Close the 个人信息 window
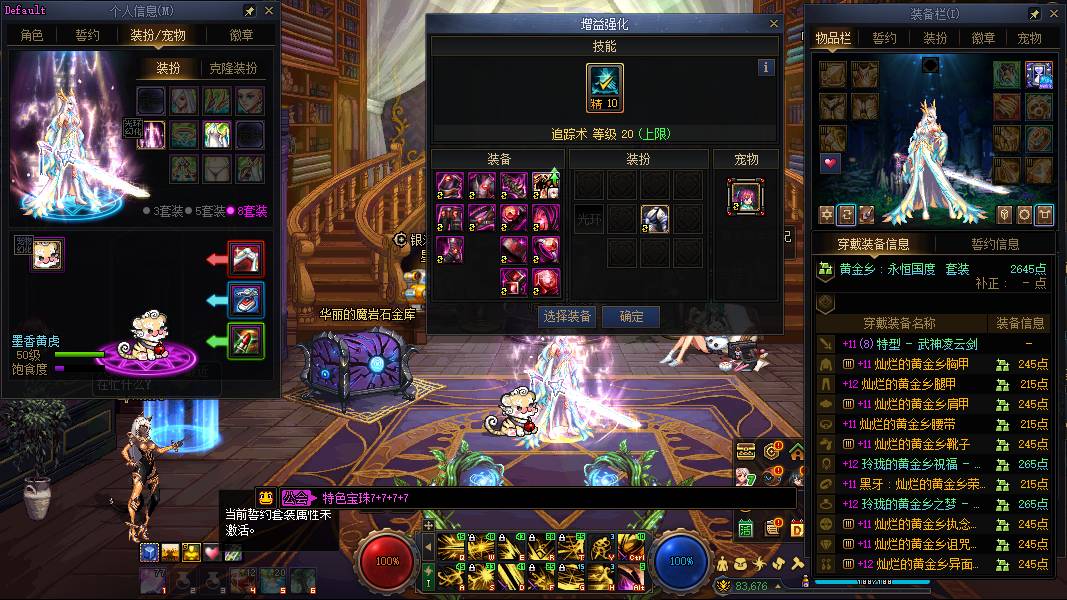The height and width of the screenshot is (600, 1067). tap(268, 11)
